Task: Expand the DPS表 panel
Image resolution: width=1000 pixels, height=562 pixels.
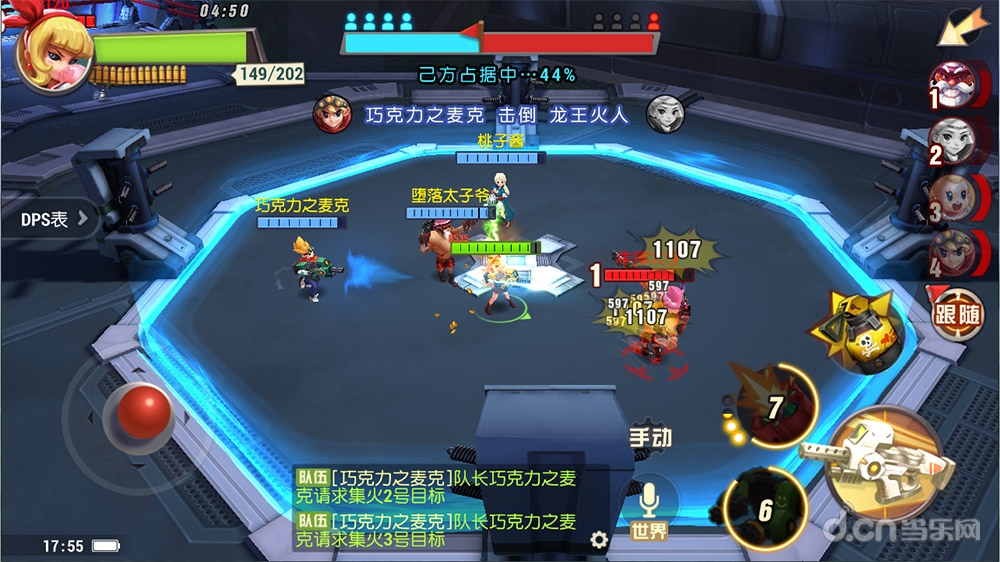Action: pyautogui.click(x=50, y=218)
